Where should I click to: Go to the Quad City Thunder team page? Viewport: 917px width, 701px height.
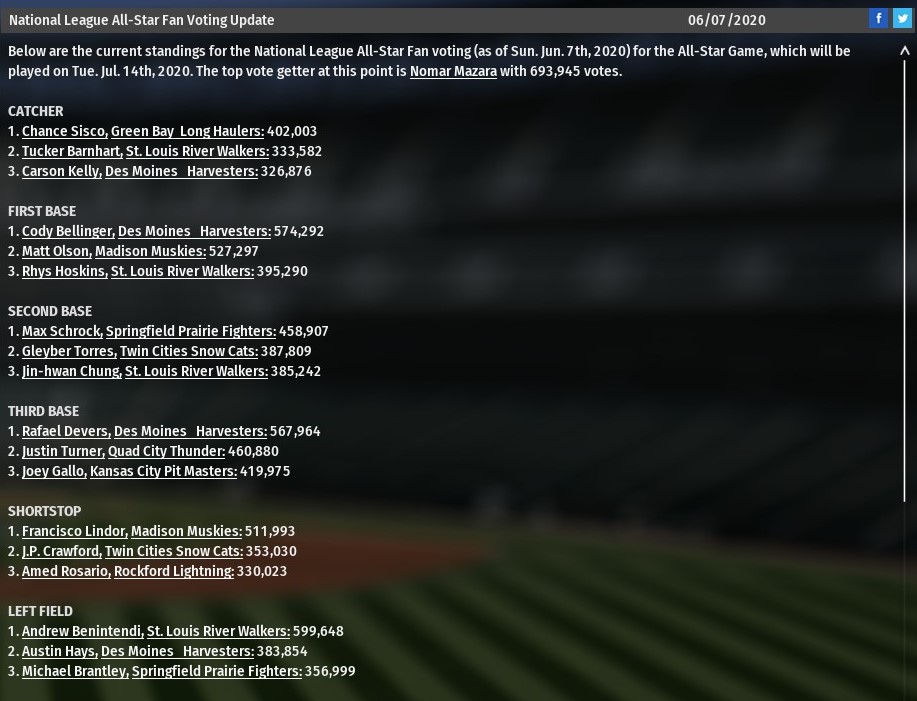[166, 451]
